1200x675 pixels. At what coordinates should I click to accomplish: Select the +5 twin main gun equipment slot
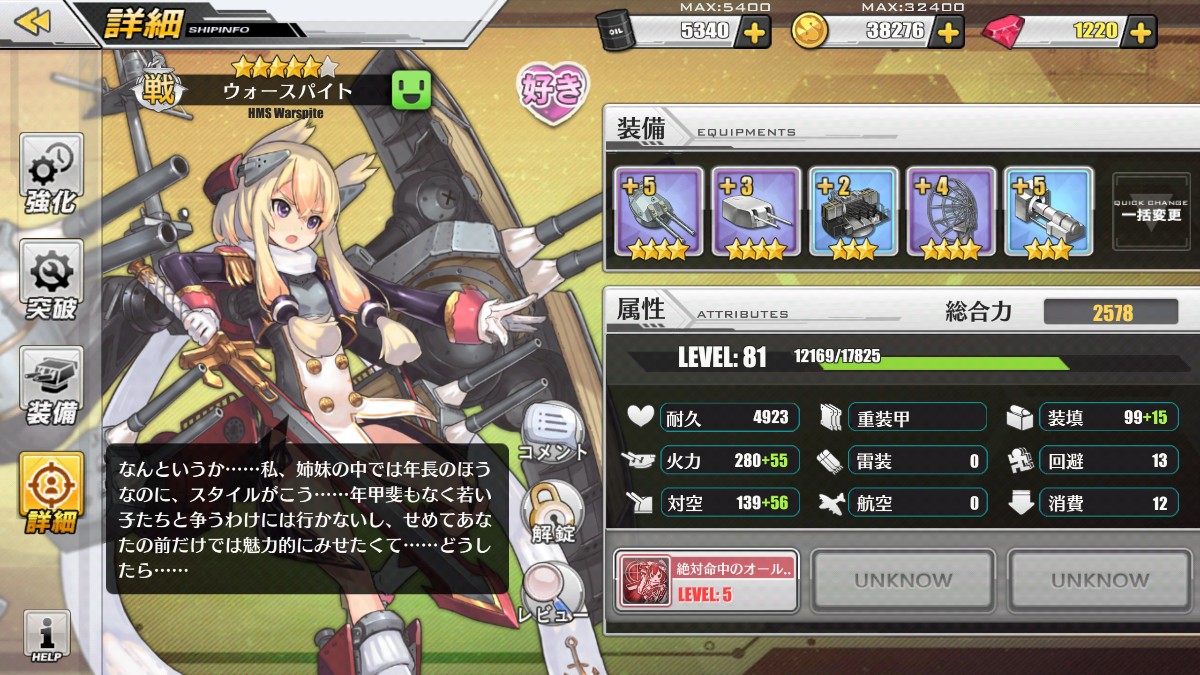pos(657,214)
